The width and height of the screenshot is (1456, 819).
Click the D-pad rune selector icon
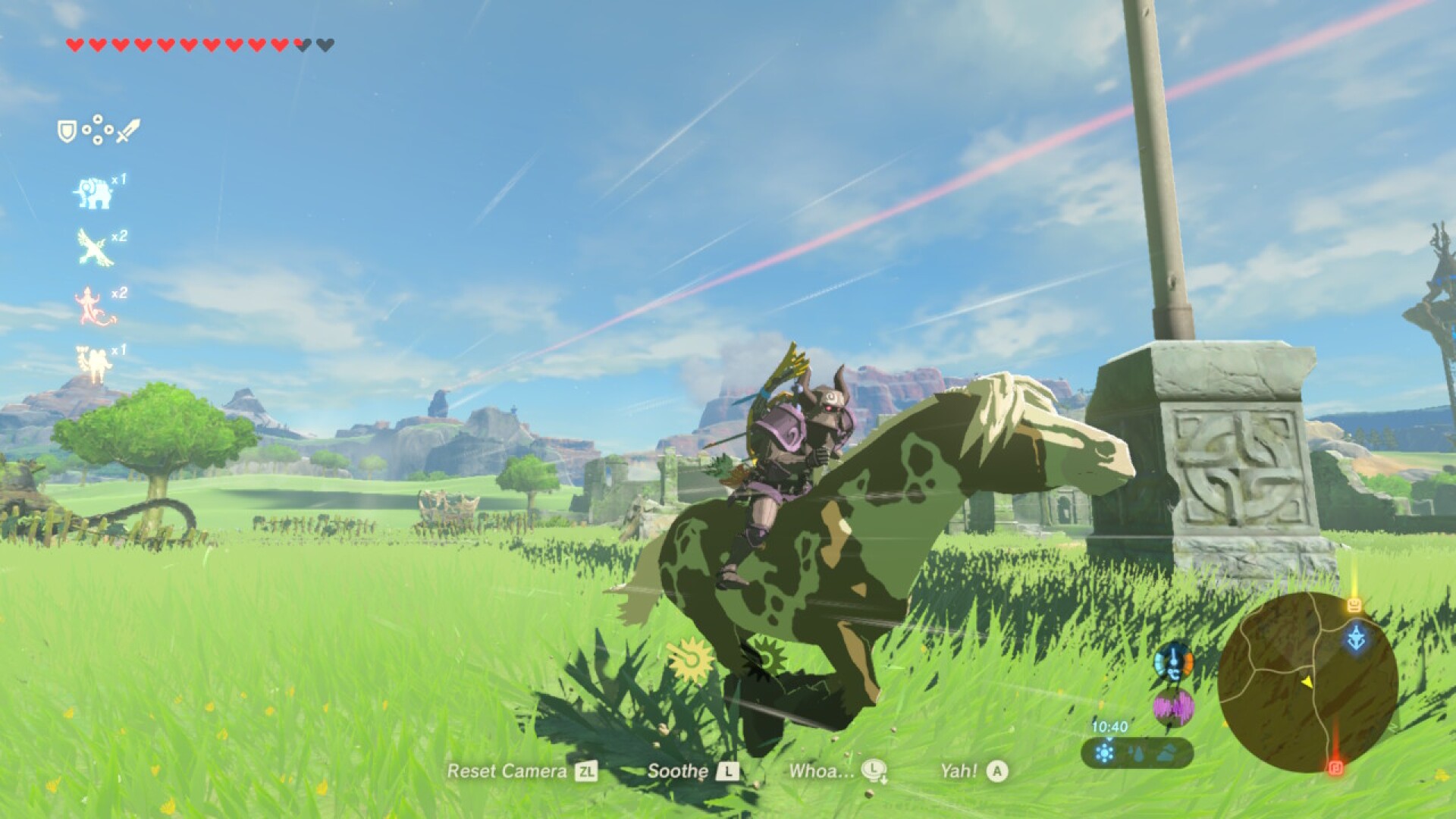coord(98,130)
